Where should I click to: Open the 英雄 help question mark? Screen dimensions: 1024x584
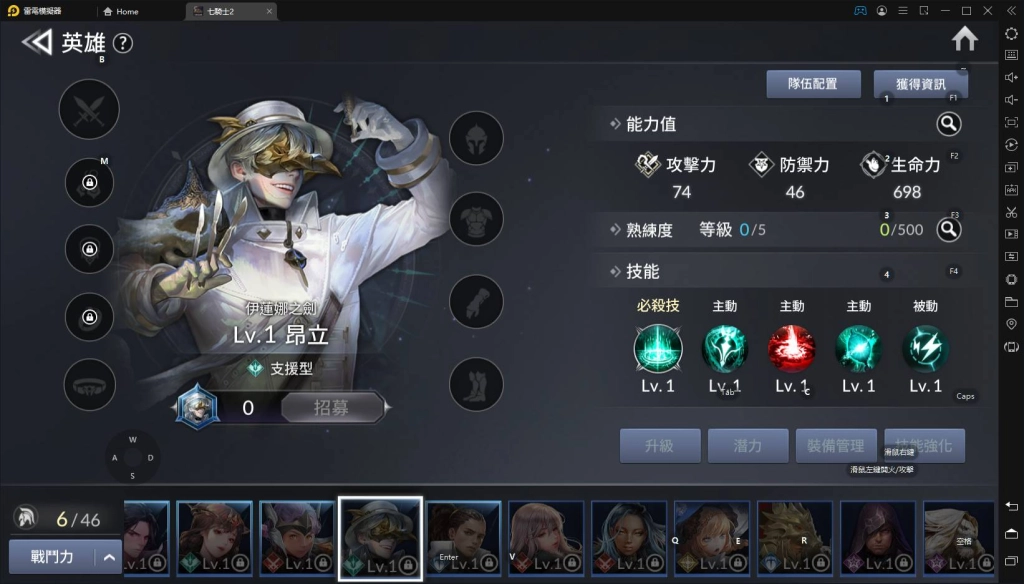(122, 43)
